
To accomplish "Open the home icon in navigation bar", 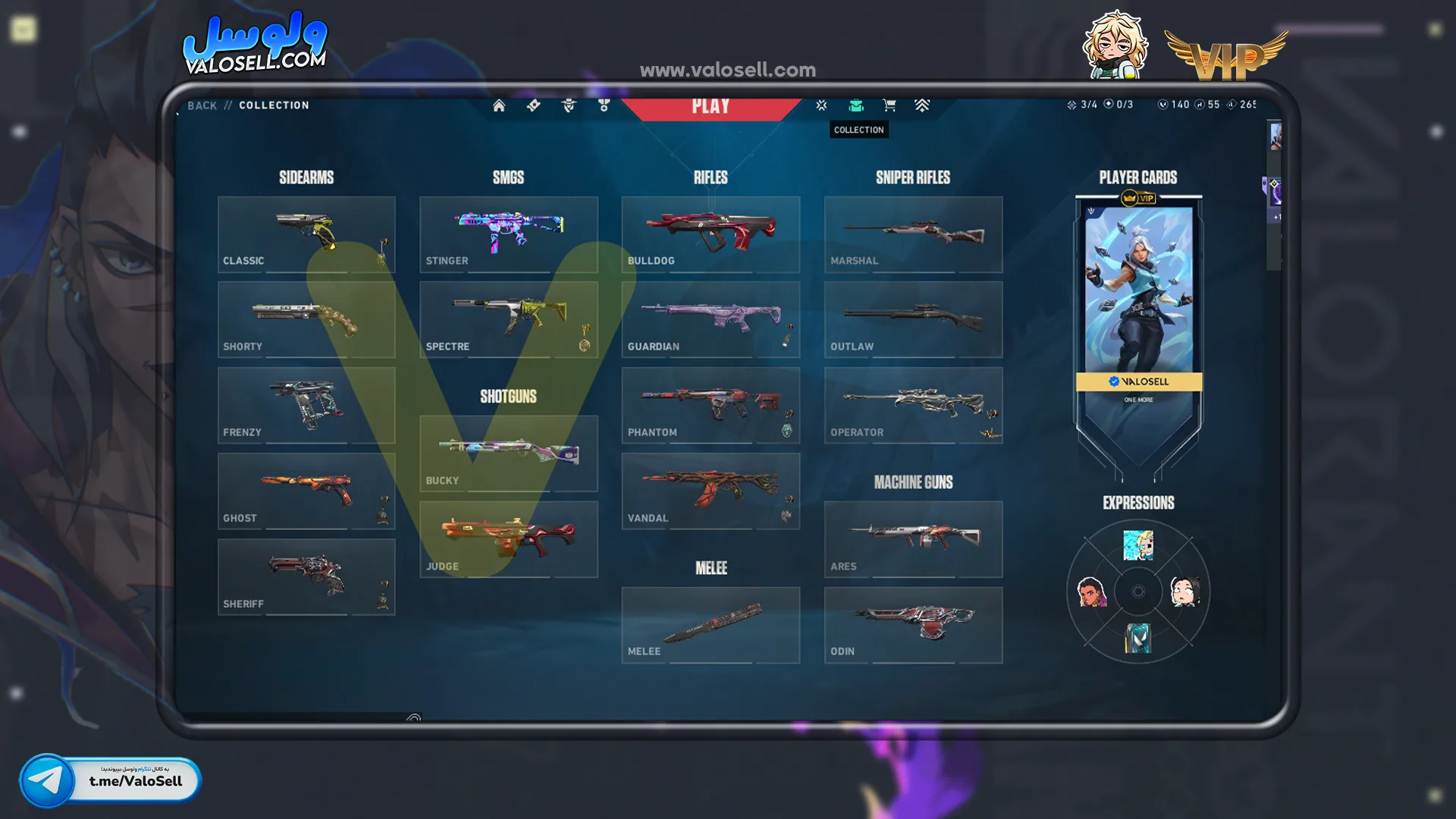I will click(499, 105).
